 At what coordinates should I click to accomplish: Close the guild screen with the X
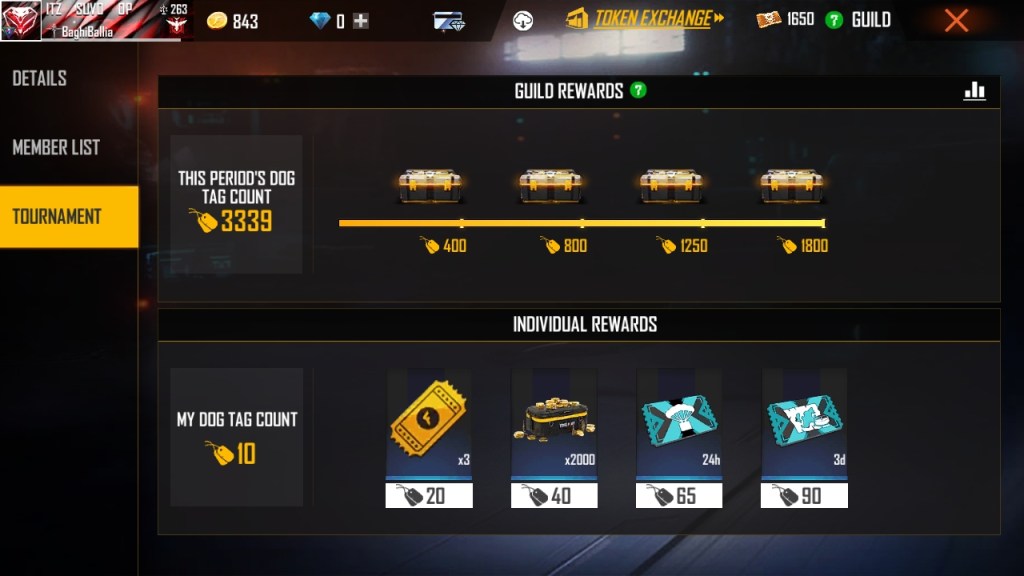click(956, 20)
